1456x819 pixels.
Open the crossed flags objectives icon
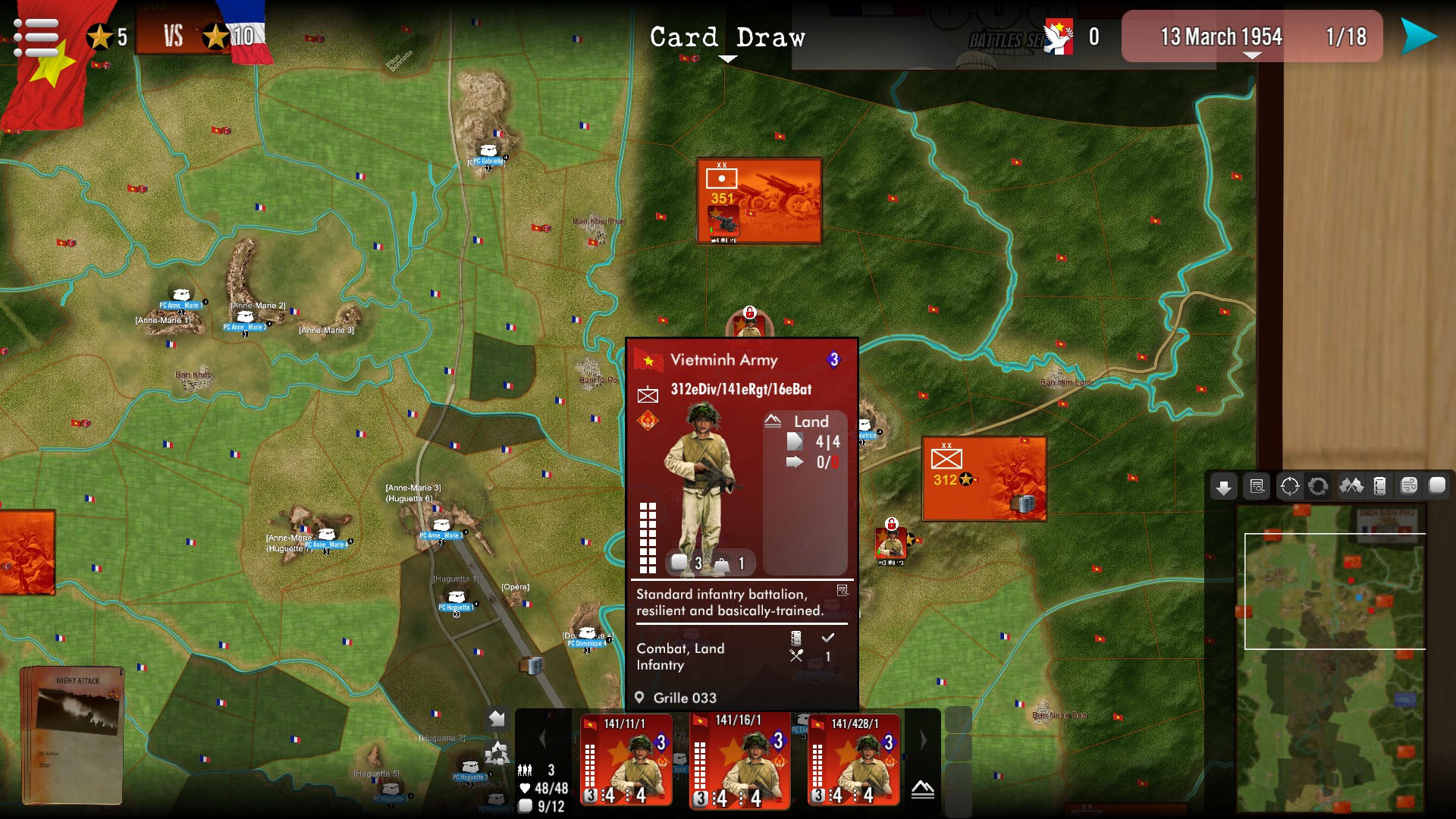coord(1351,487)
